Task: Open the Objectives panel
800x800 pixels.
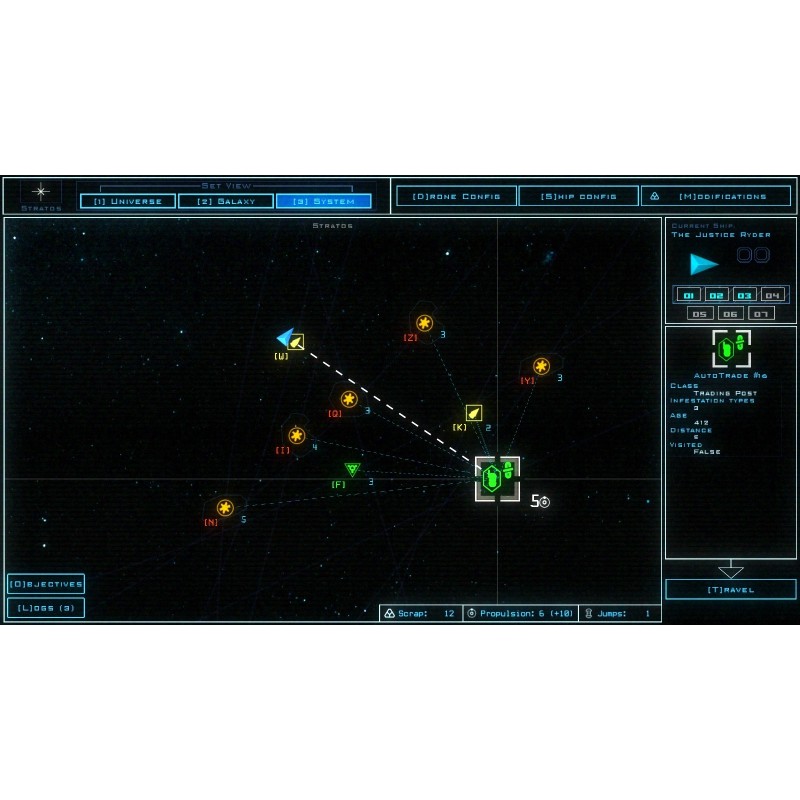Action: pos(46,584)
